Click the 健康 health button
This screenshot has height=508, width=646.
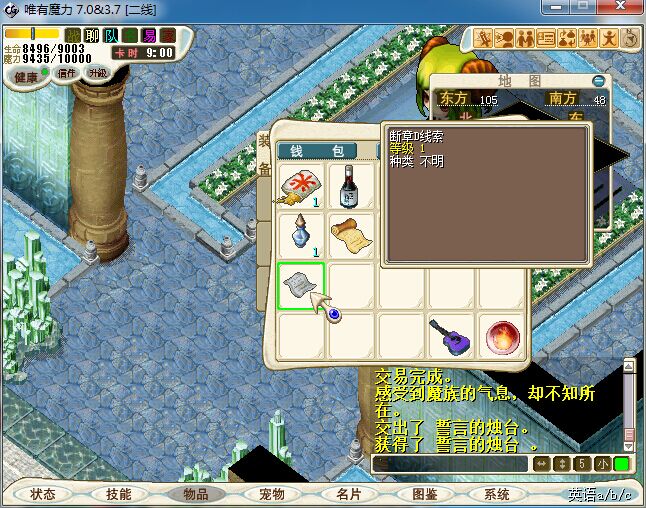(26, 77)
